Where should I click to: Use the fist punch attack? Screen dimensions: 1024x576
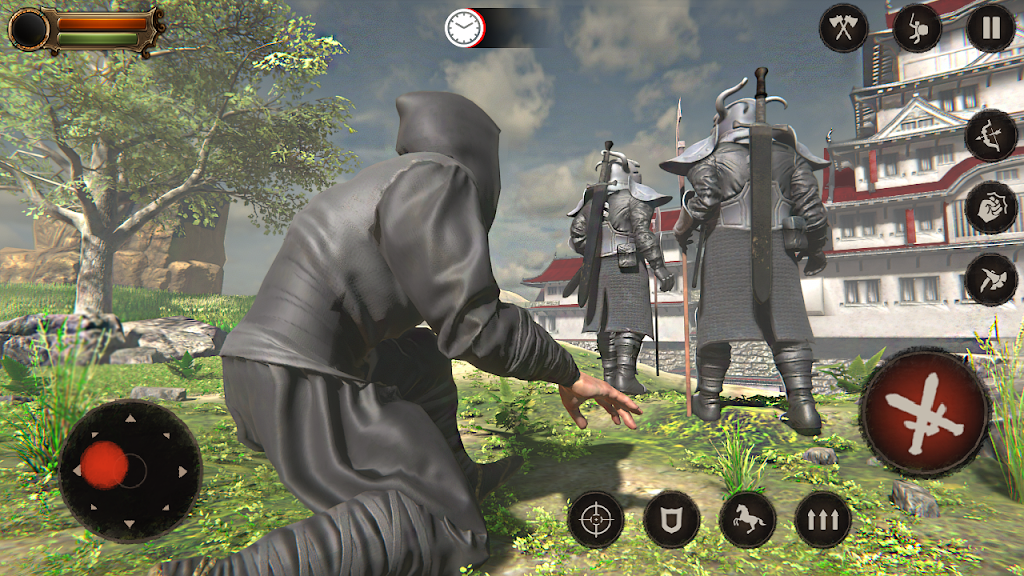click(991, 208)
